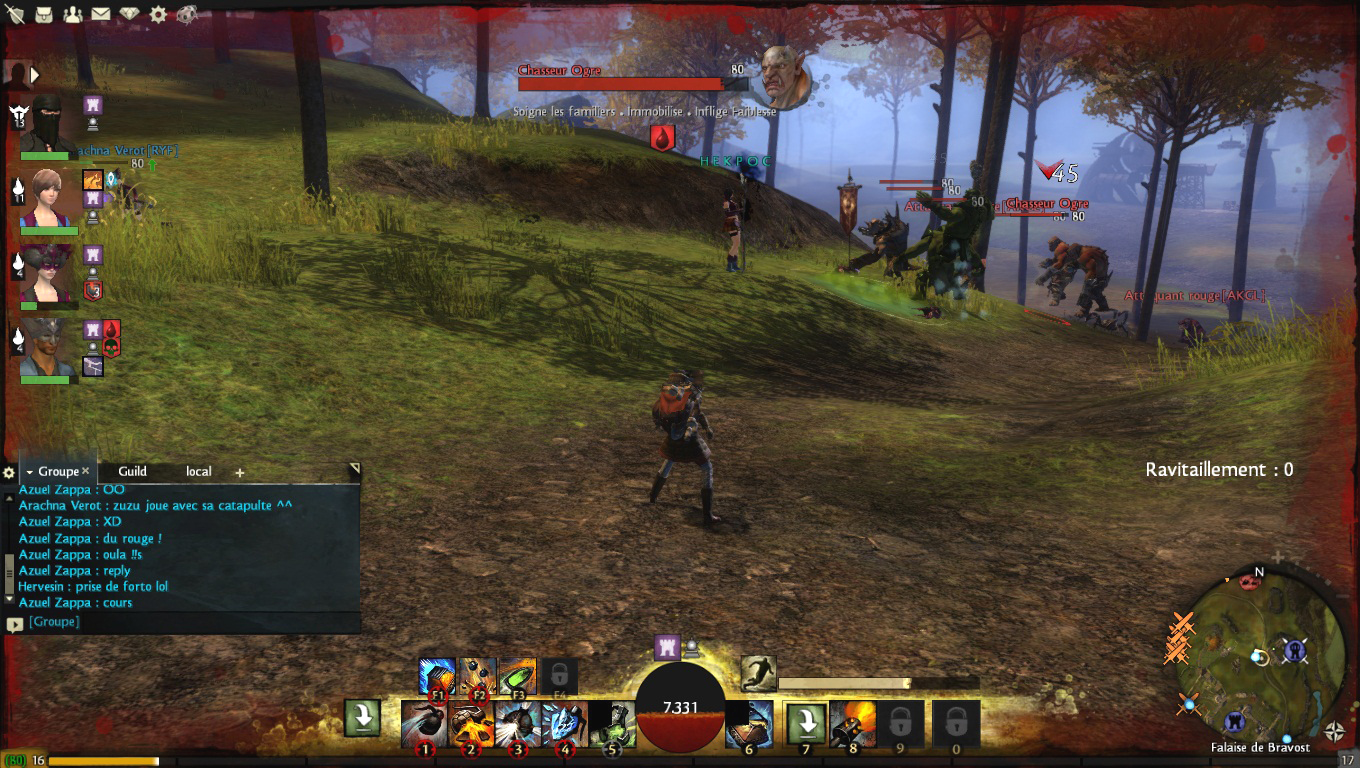Viewport: 1360px width, 768px height.
Task: Use skill 6 healing kit
Action: [x=749, y=722]
